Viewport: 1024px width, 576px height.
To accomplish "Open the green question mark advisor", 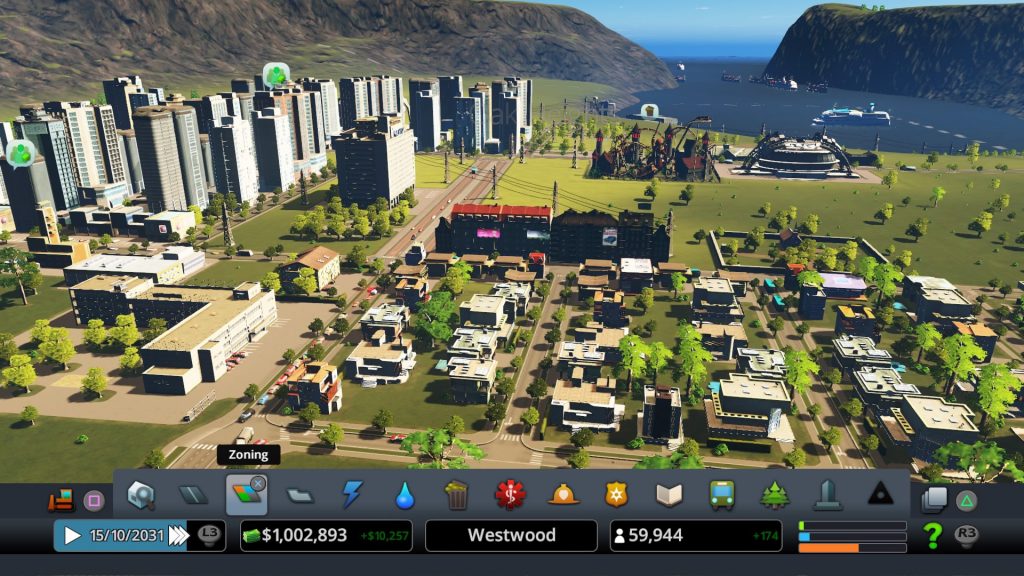I will click(932, 535).
